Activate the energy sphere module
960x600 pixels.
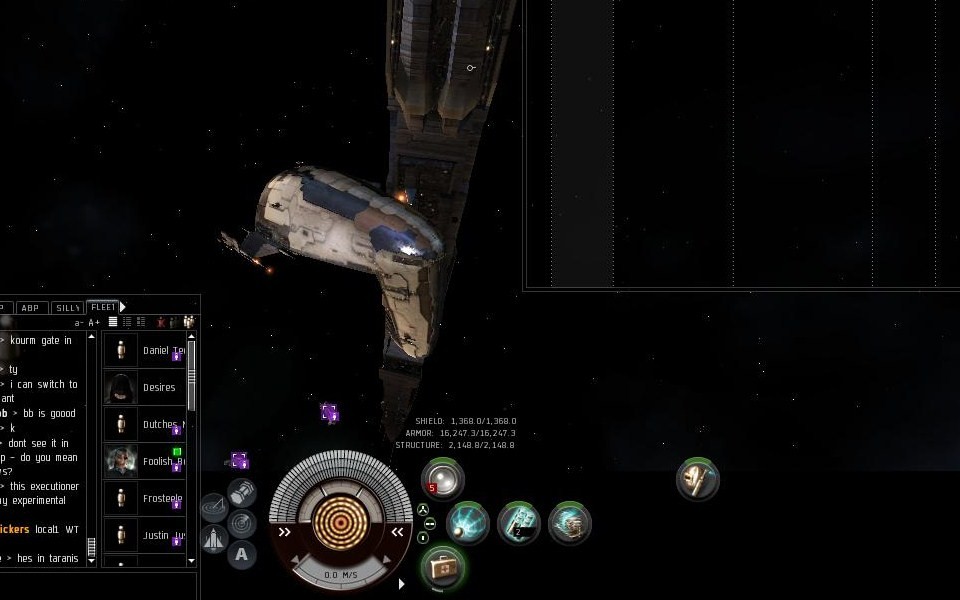[x=467, y=523]
